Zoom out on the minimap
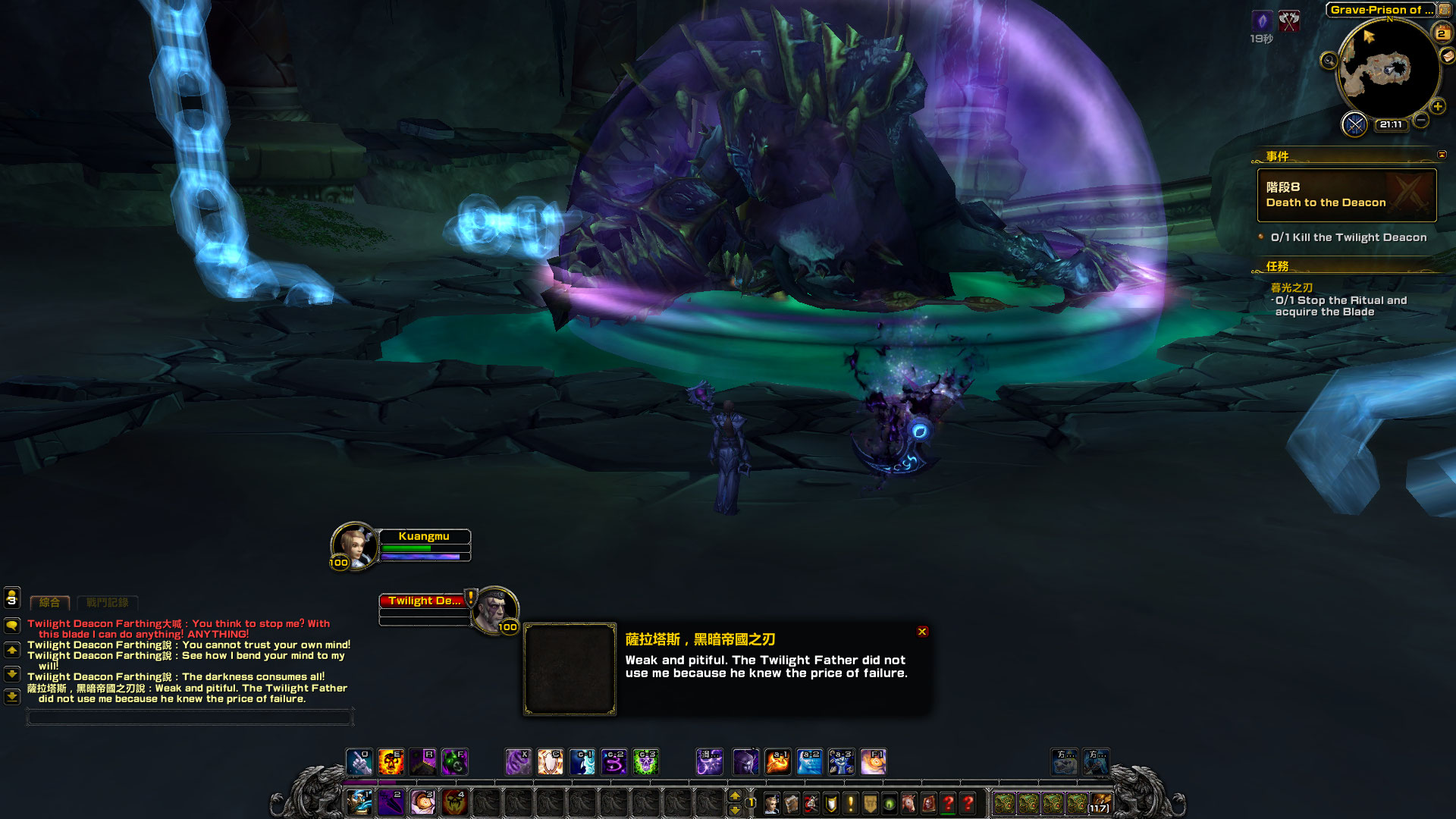Screen dimensions: 1456x819 tap(1421, 120)
